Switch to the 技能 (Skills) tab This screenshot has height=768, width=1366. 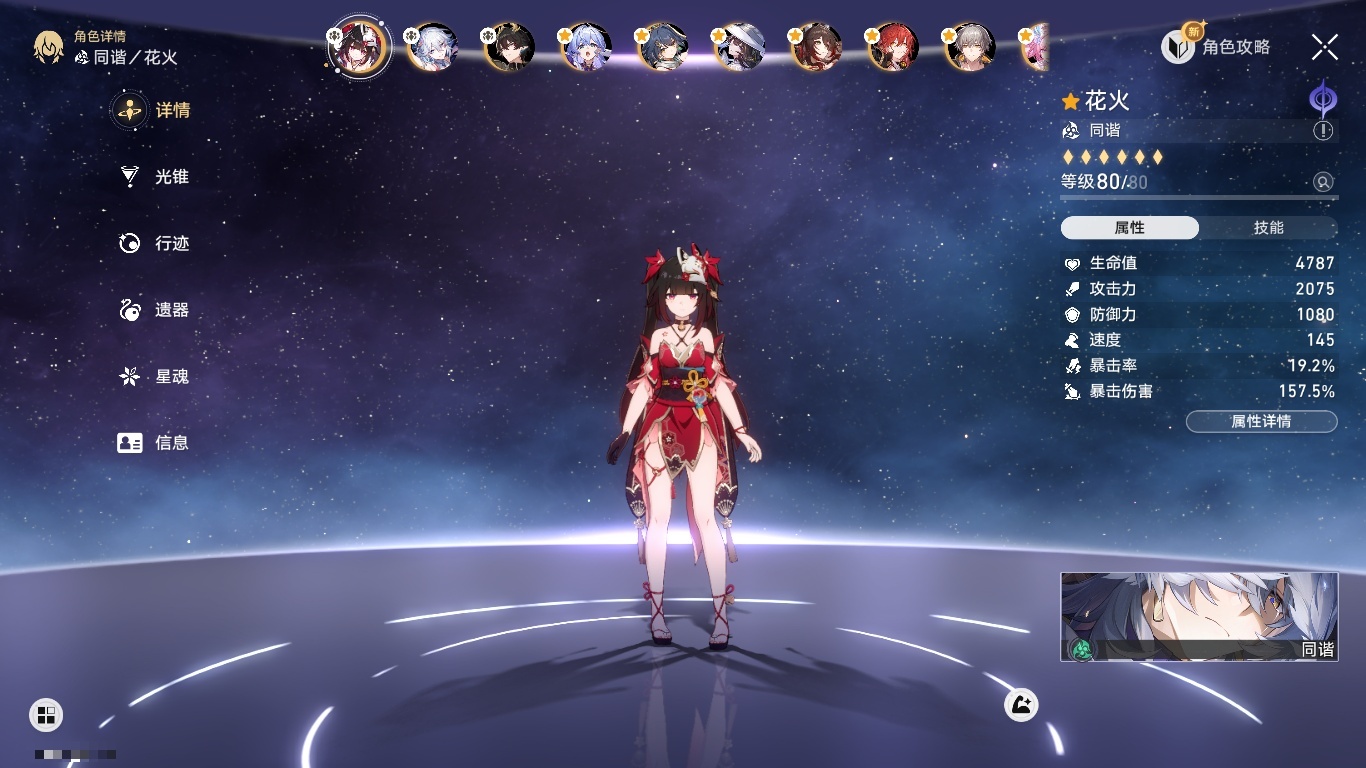(x=1268, y=228)
